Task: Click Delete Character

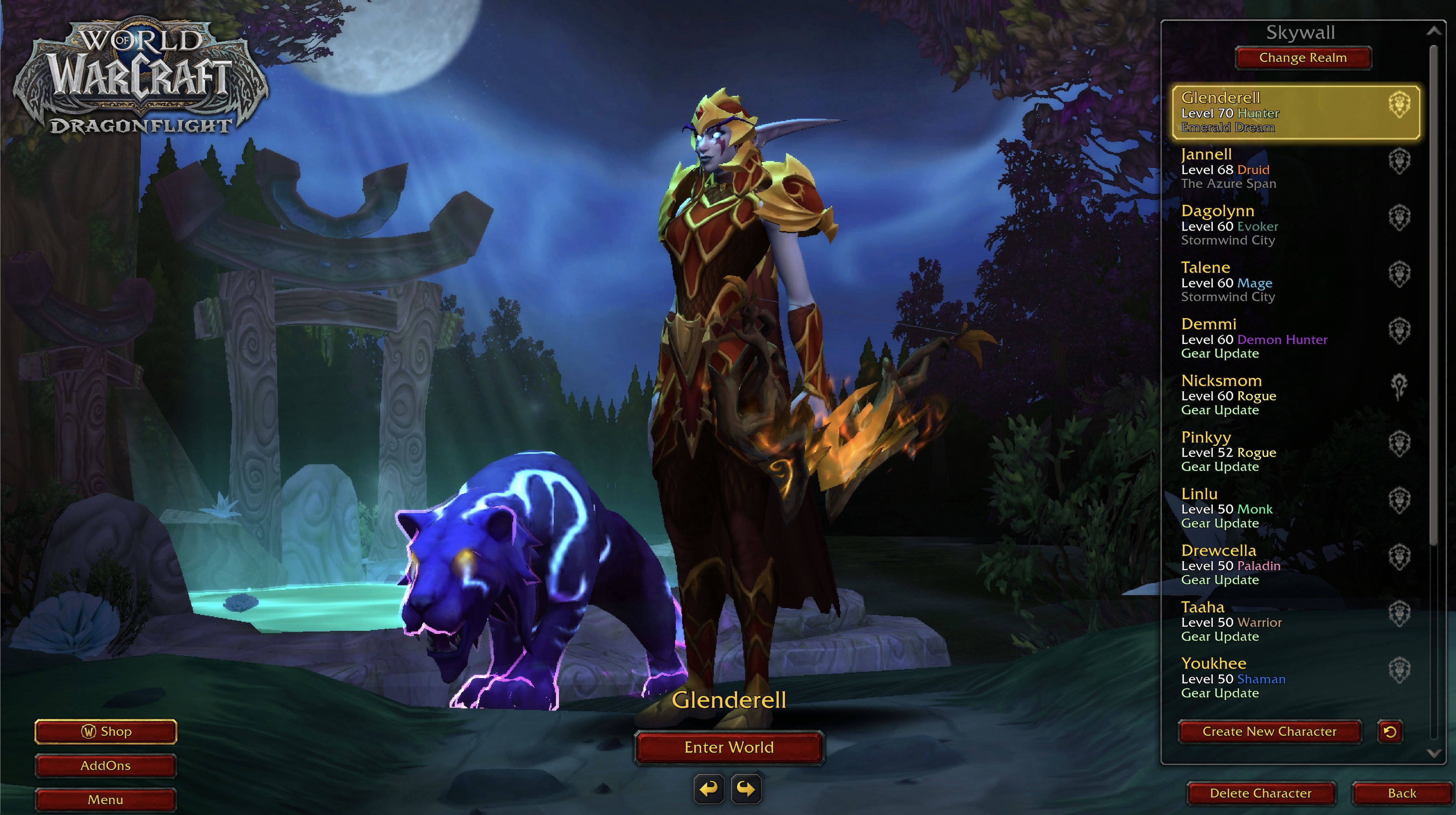Action: click(x=1260, y=793)
